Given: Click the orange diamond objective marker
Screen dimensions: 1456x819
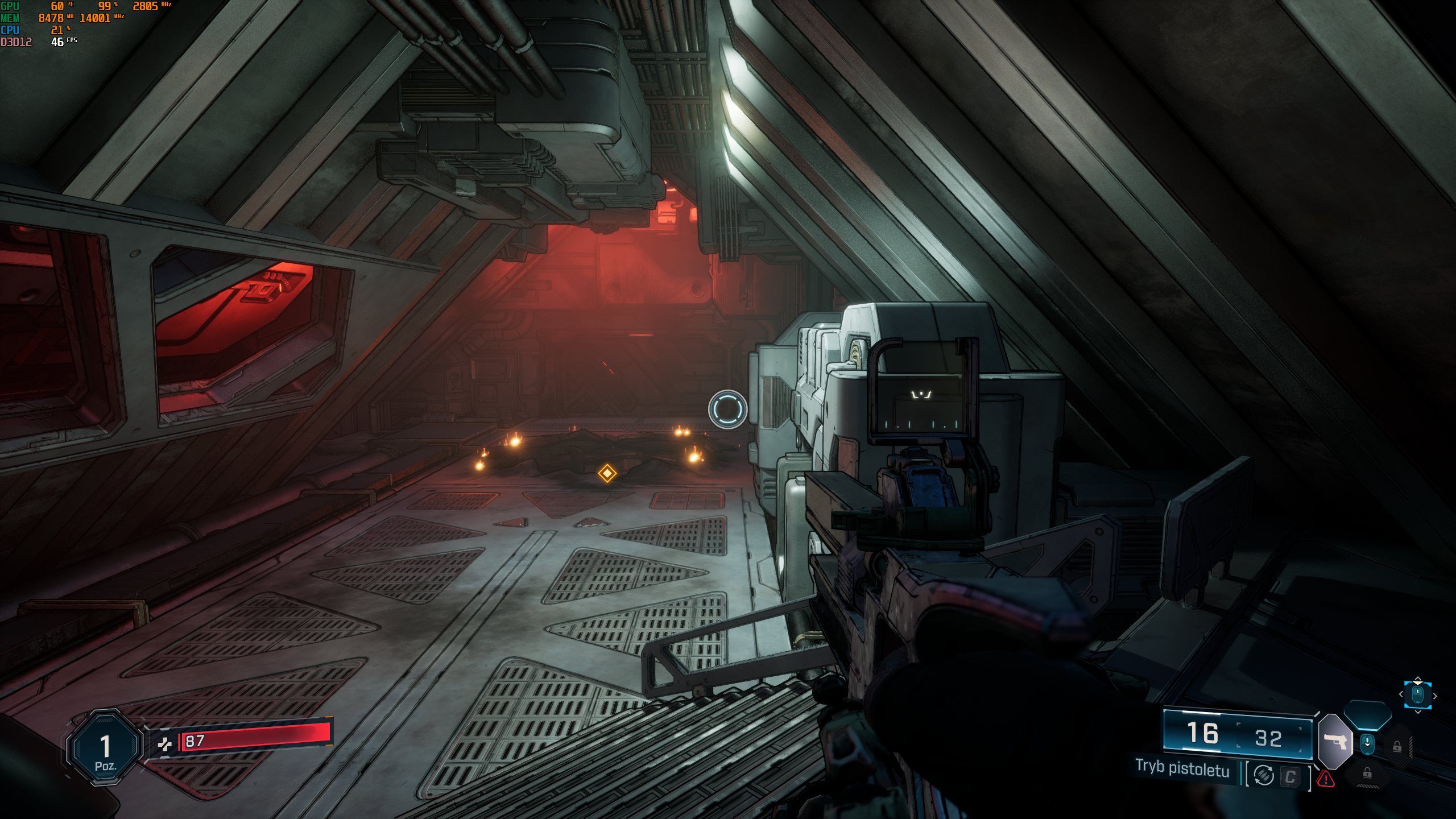Looking at the screenshot, I should click(607, 473).
